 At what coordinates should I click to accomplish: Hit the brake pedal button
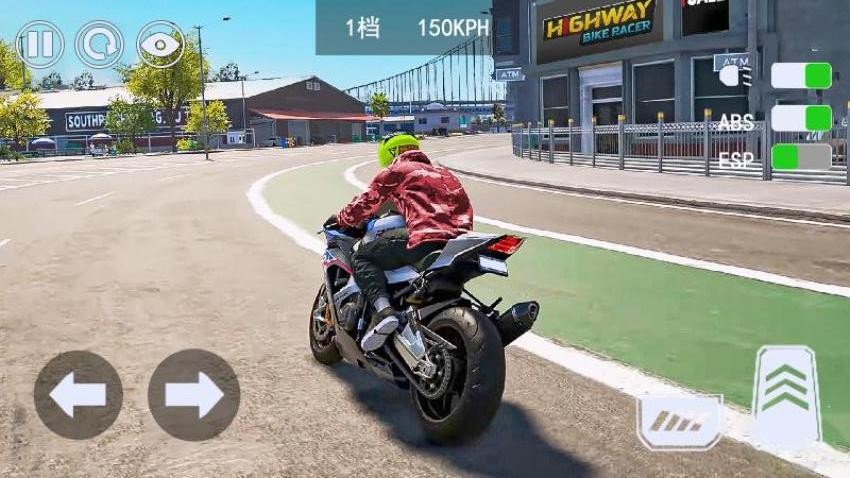(680, 420)
